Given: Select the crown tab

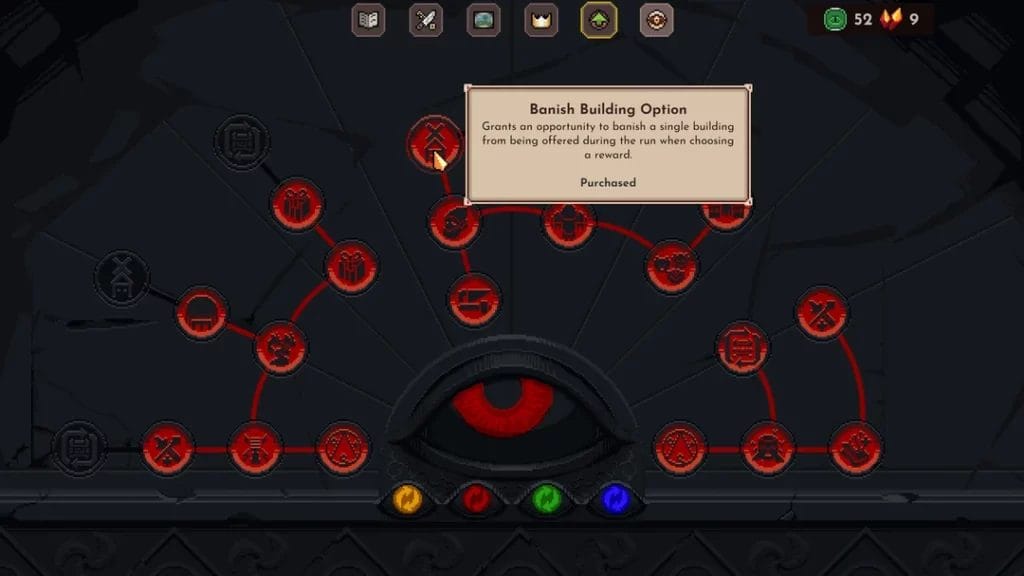Looking at the screenshot, I should coord(541,20).
